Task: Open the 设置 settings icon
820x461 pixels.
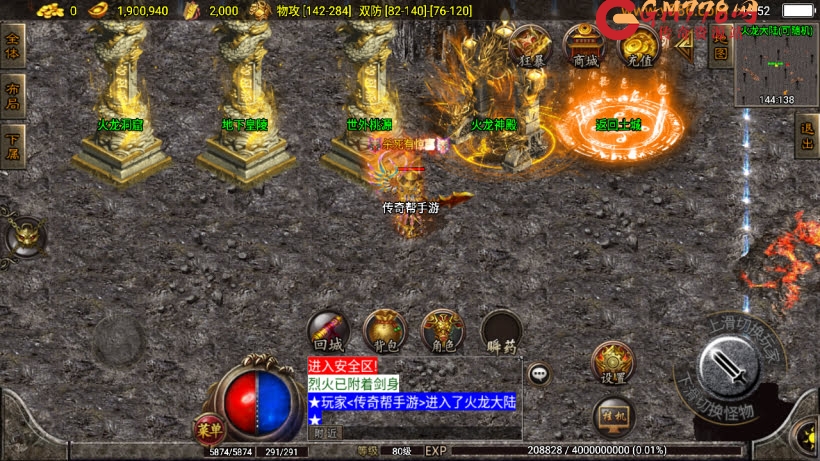Action: click(613, 363)
